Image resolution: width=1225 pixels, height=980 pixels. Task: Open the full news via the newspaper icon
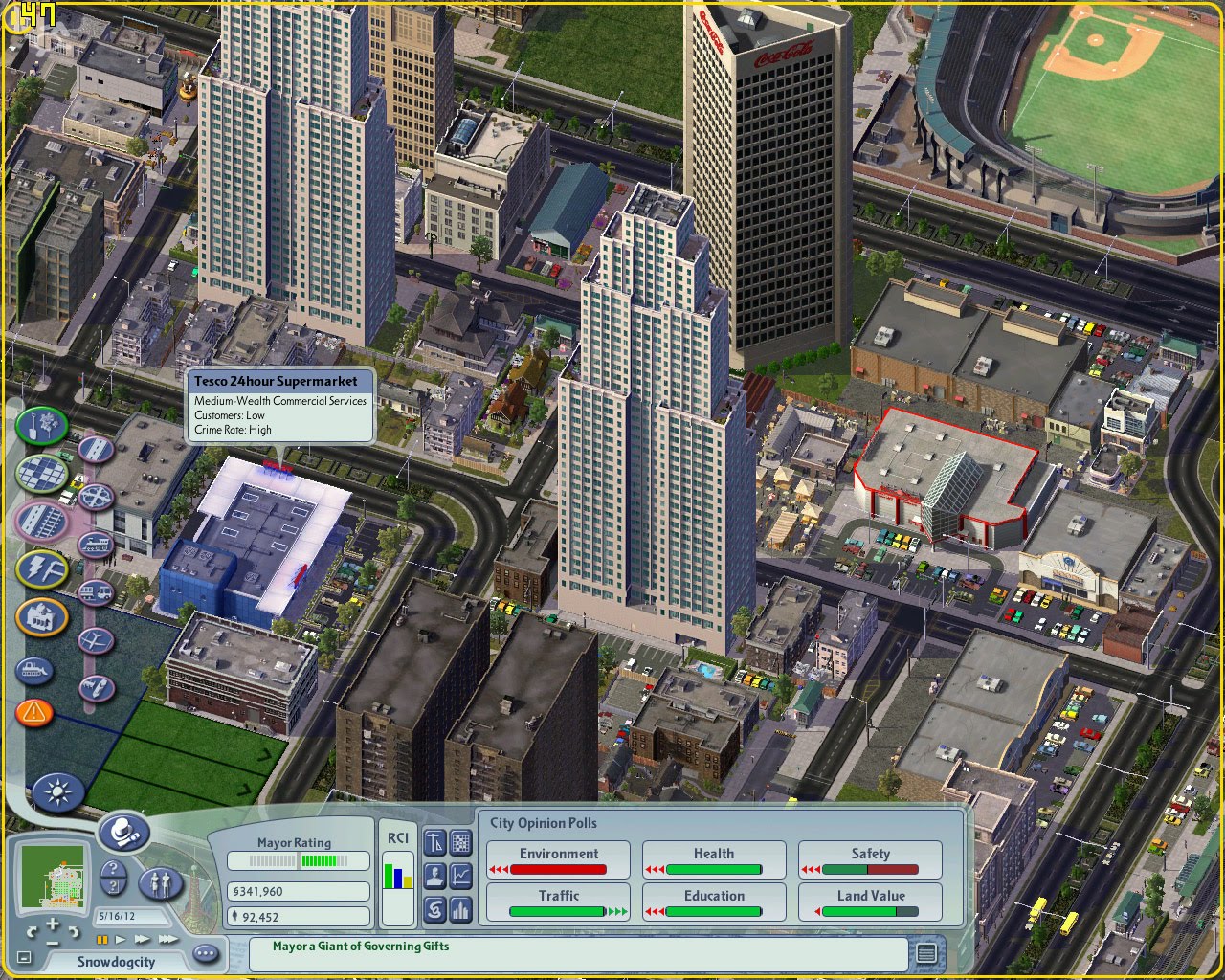pos(925,953)
